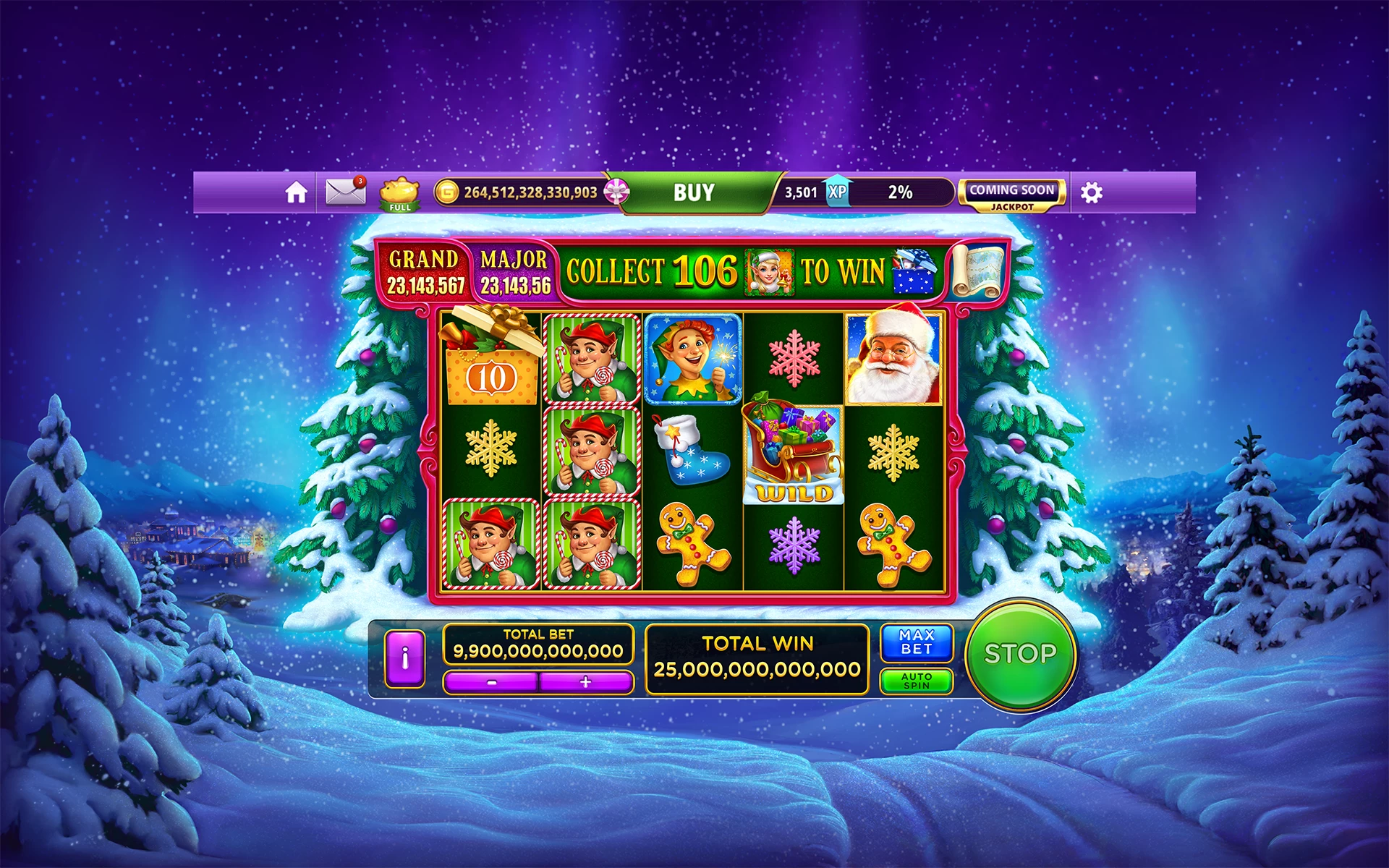The image size is (1389, 868).
Task: Click the gift box icon beside BUY
Action: pos(616,192)
